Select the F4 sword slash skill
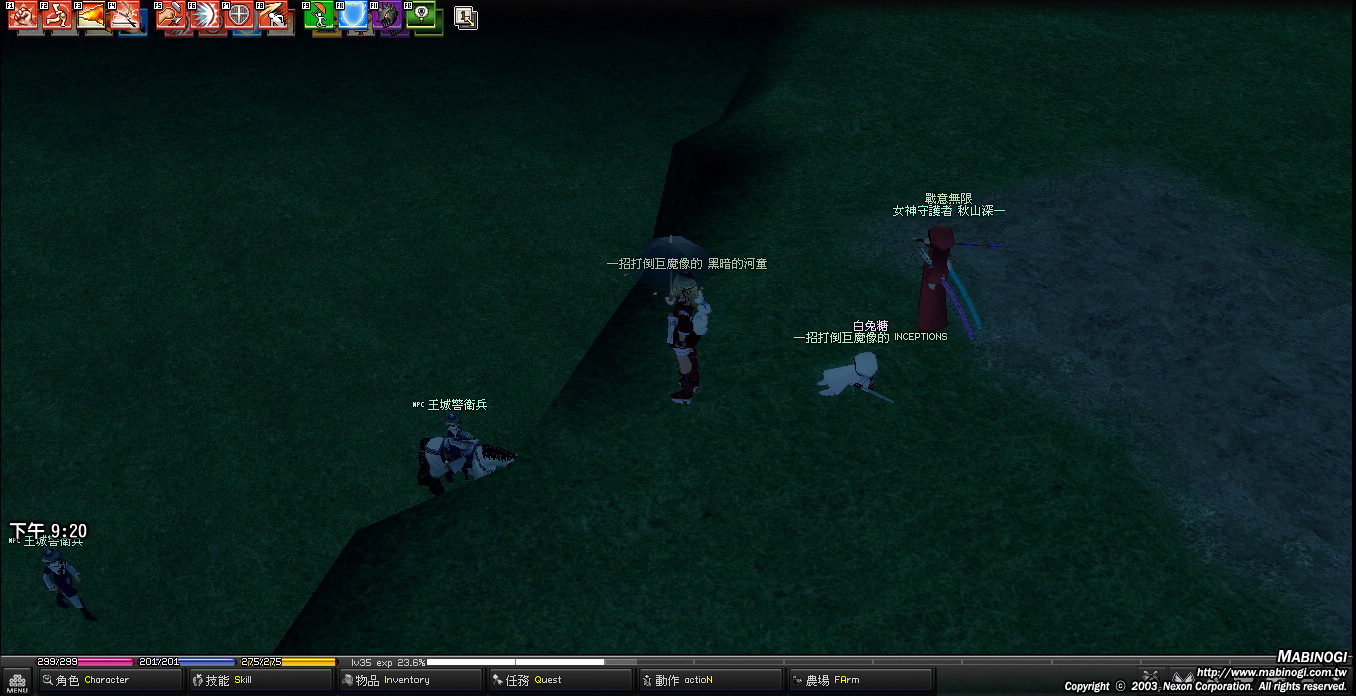The width and height of the screenshot is (1356, 696). [x=124, y=16]
